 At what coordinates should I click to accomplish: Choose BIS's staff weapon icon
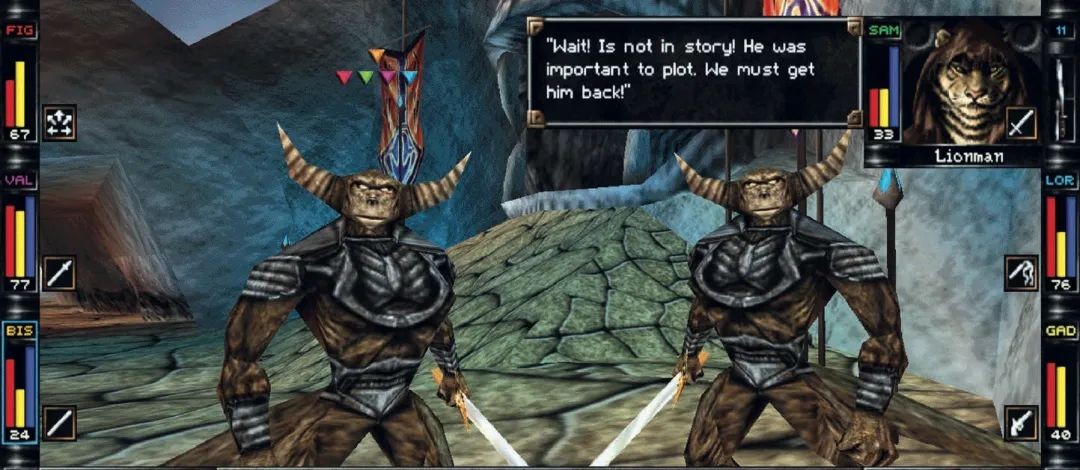59,422
